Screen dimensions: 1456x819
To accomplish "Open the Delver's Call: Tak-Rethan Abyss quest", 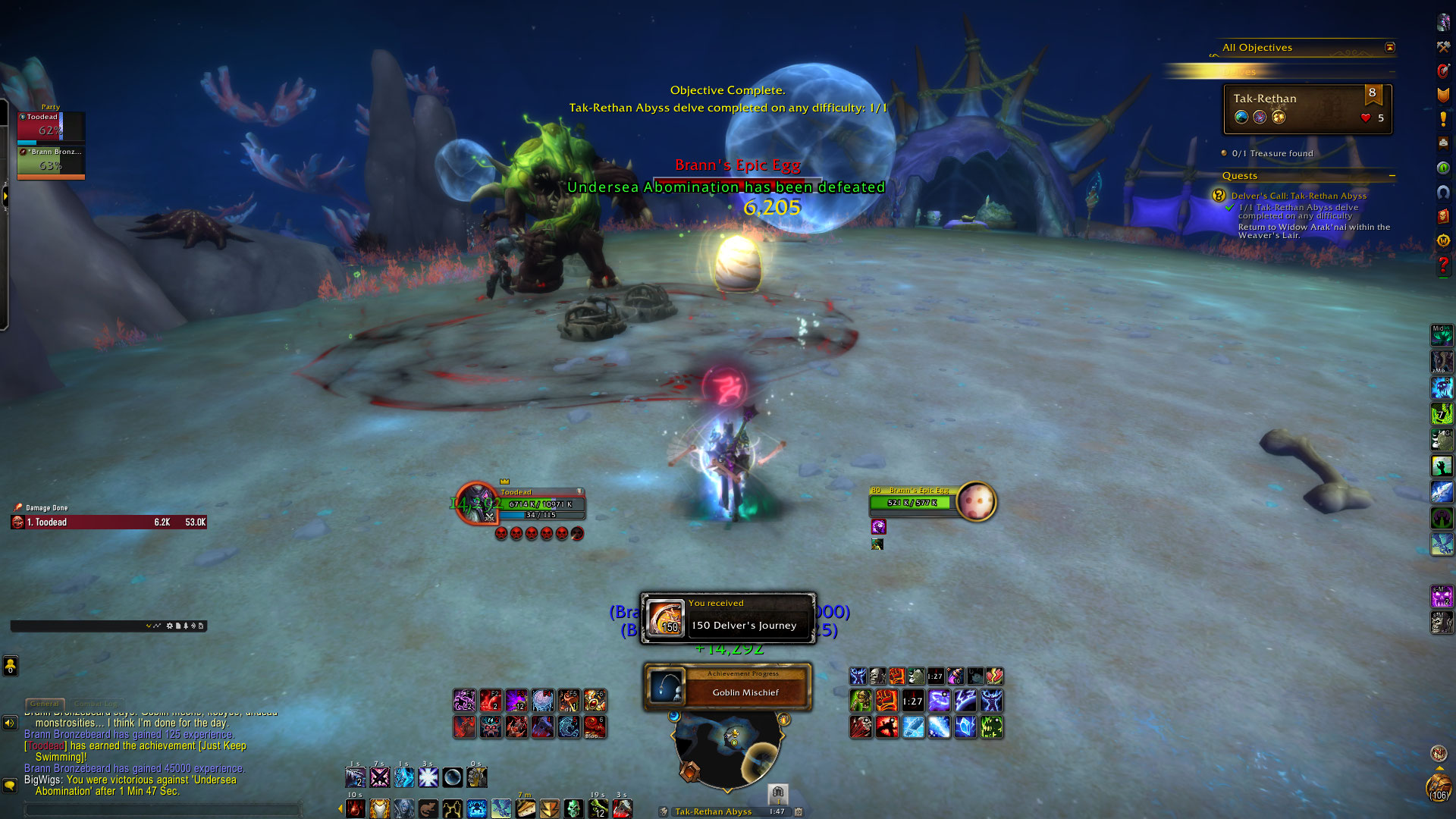I will [x=1298, y=196].
